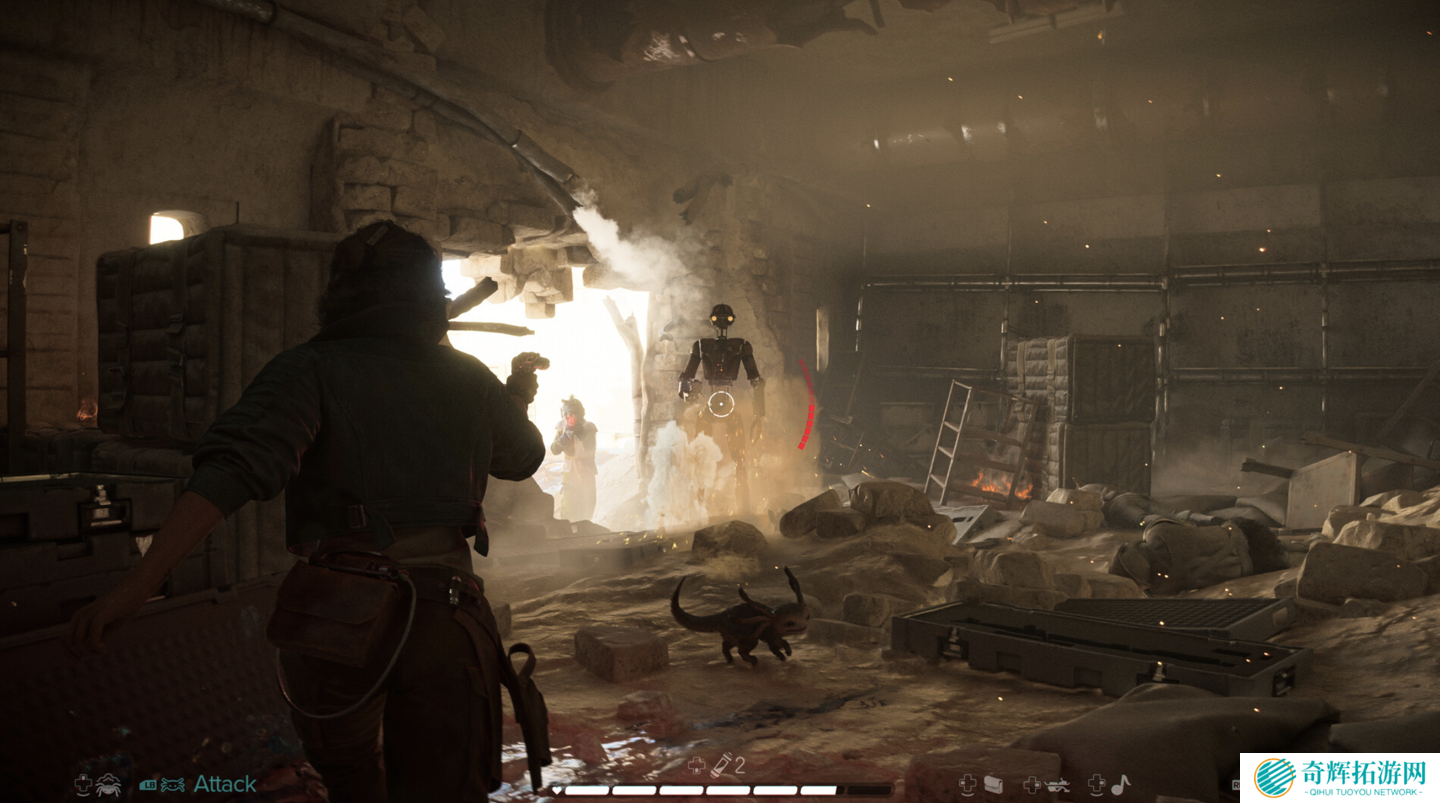Select the speeder summon icon
The image size is (1440, 803).
tap(1056, 785)
